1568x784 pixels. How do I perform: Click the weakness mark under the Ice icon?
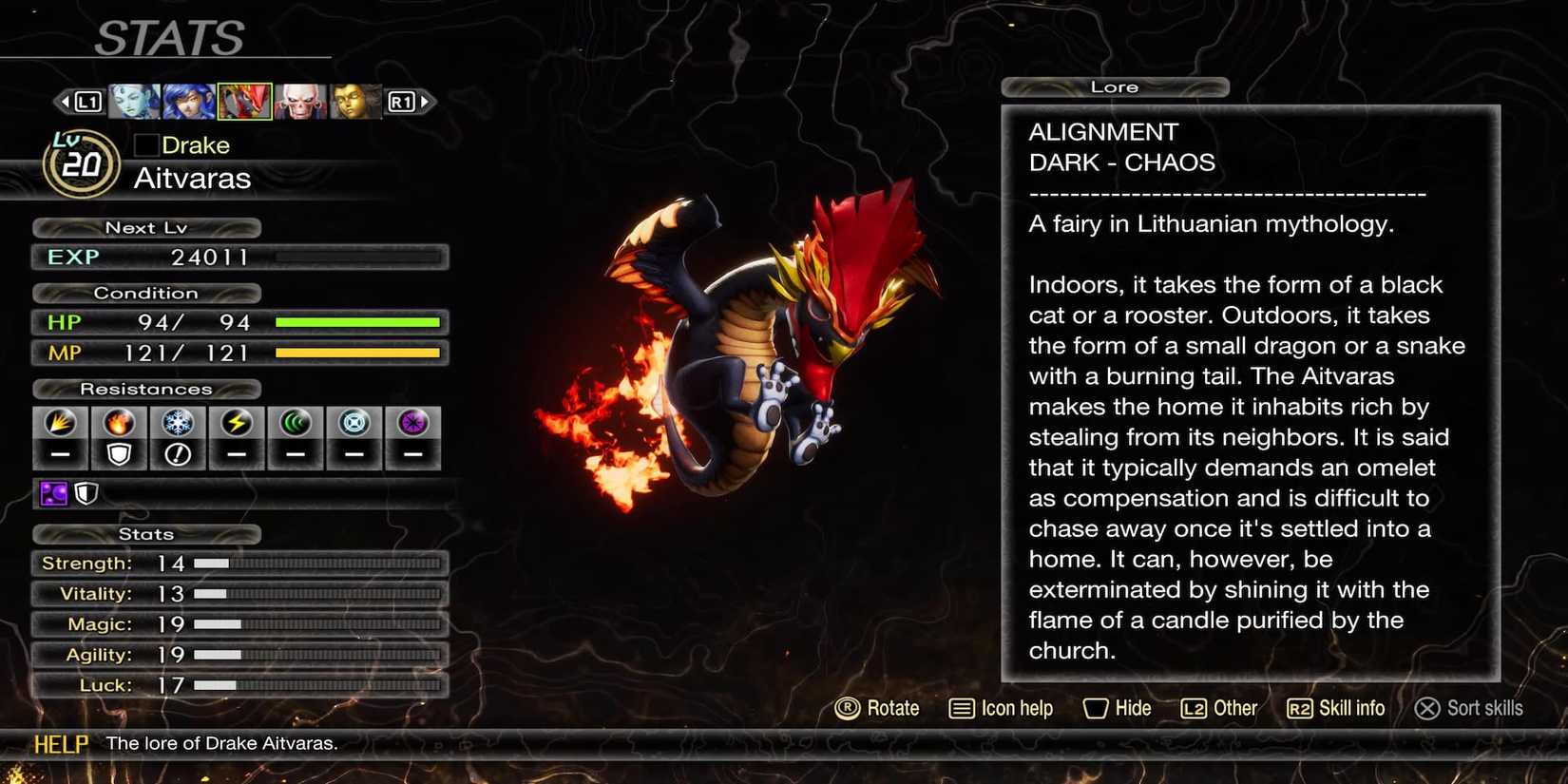[178, 454]
